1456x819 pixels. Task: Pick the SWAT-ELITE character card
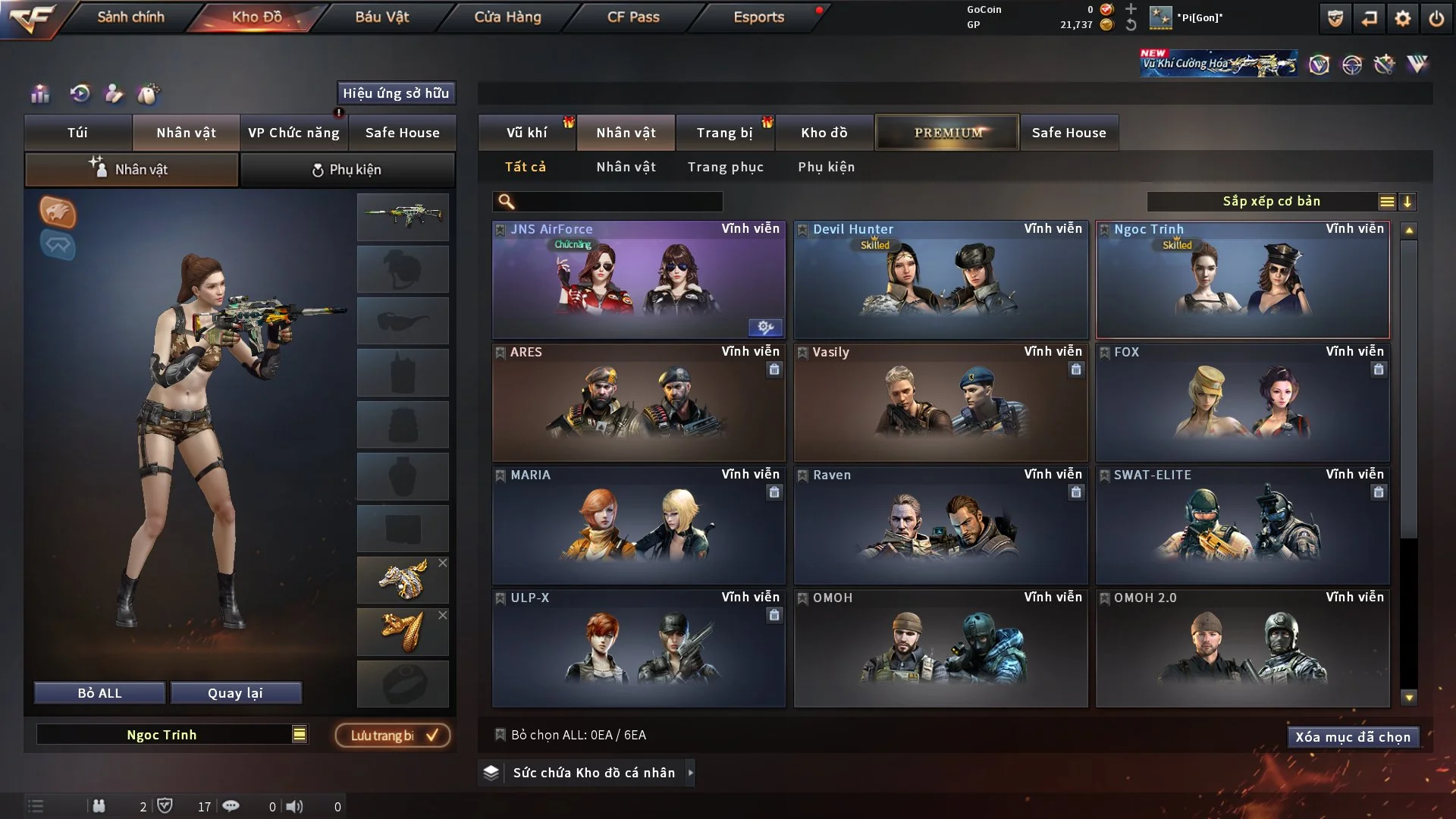click(1242, 526)
